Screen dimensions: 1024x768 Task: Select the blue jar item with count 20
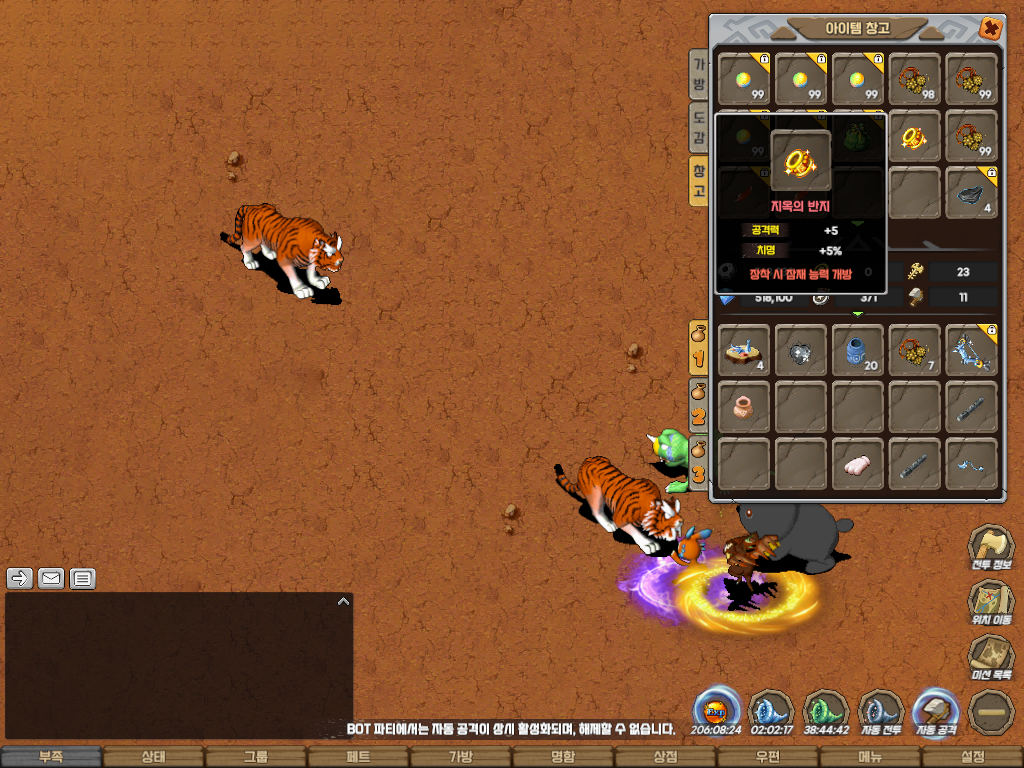coord(858,350)
